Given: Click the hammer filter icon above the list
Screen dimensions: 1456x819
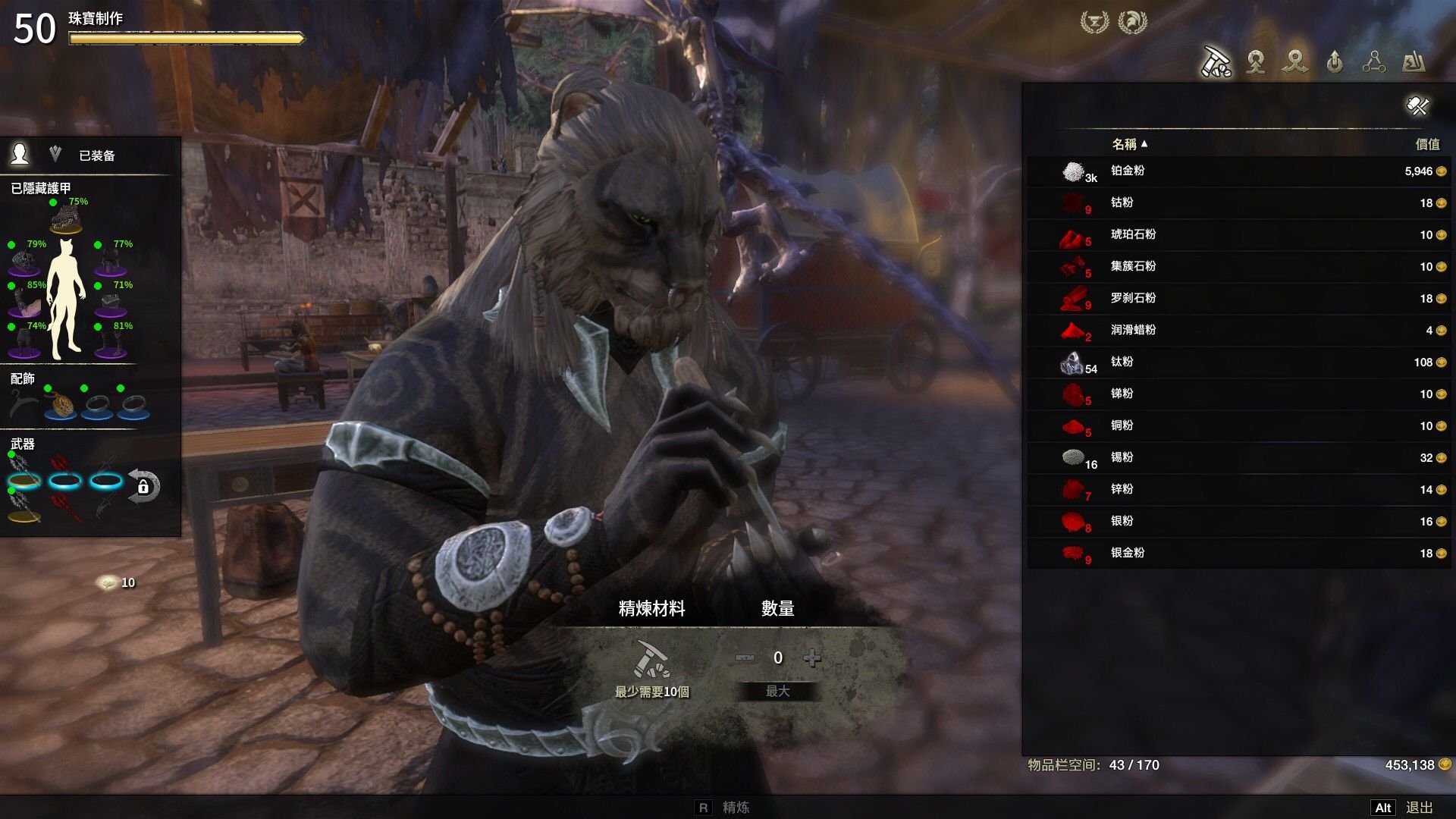Looking at the screenshot, I should tap(1417, 106).
